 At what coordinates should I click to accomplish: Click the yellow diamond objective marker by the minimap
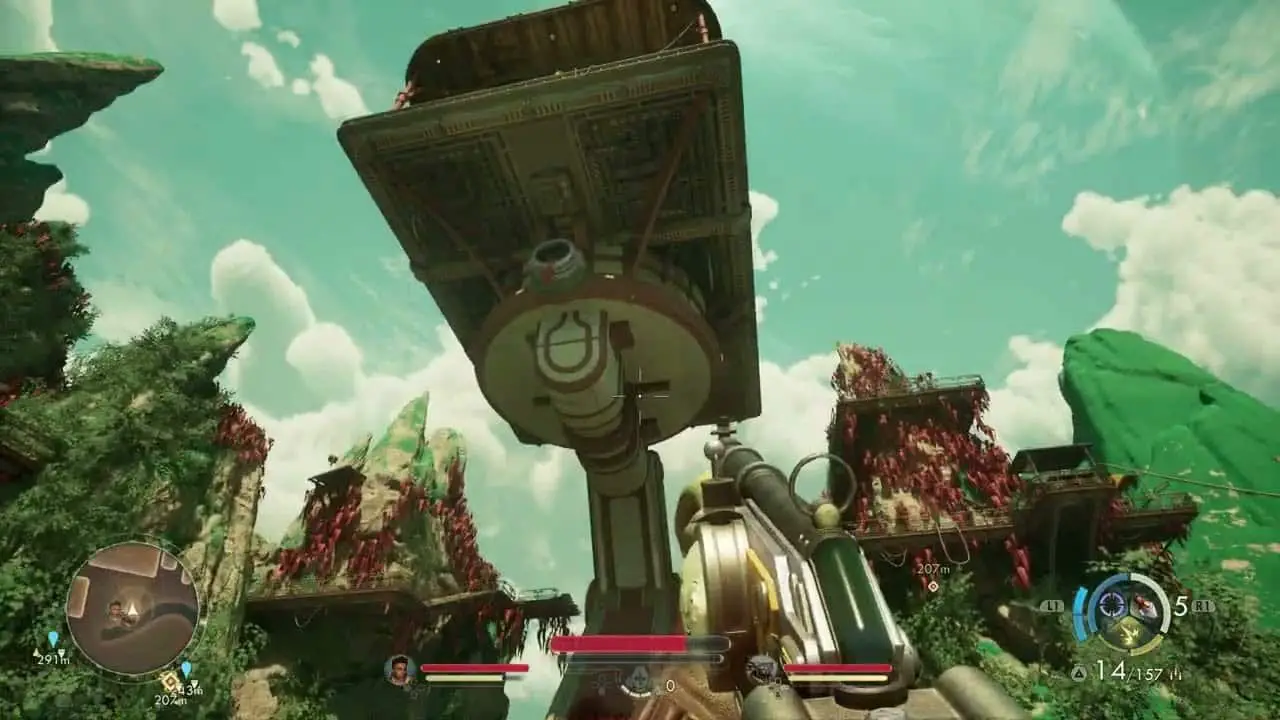[x=170, y=683]
